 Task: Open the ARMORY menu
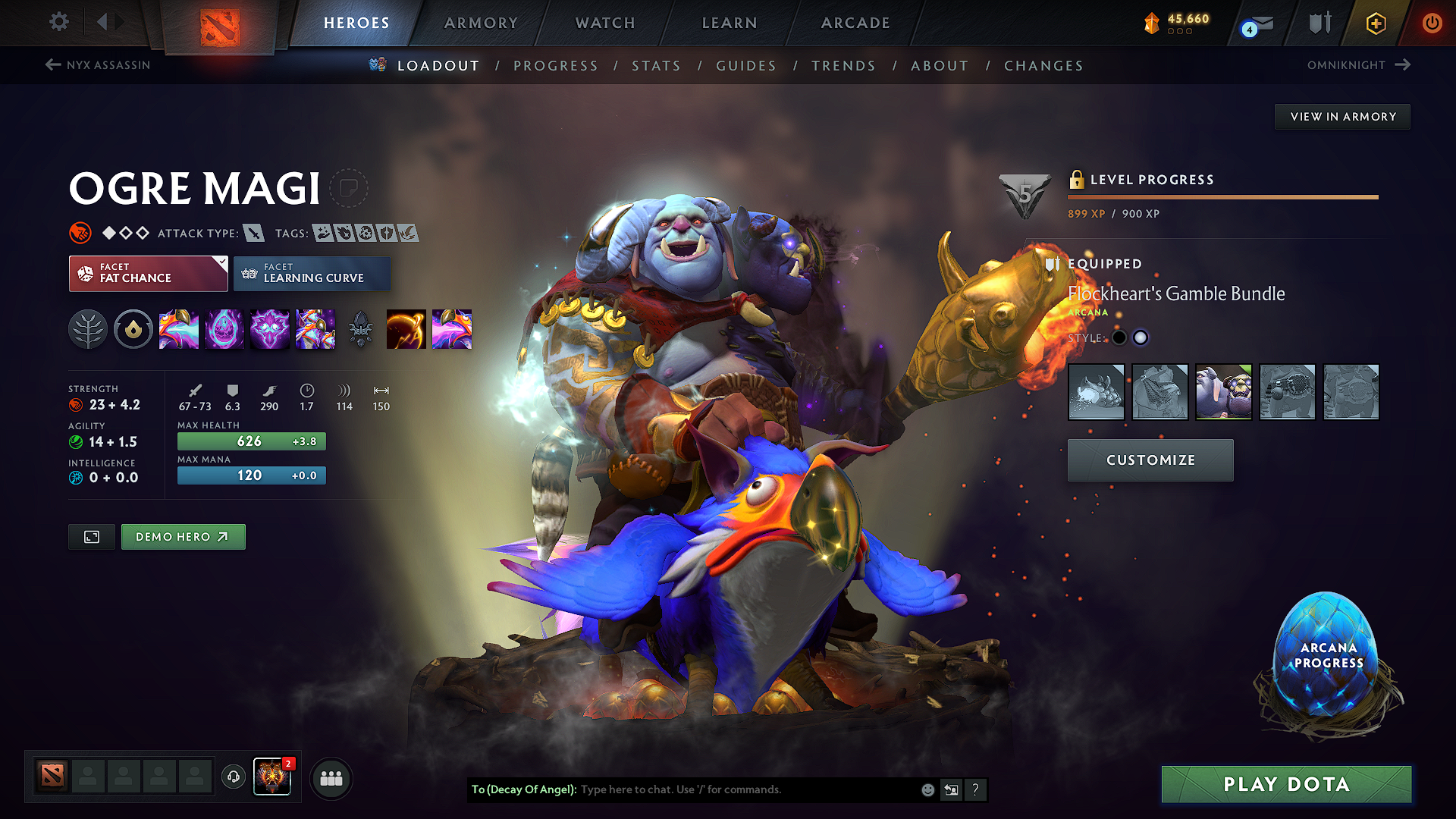[x=480, y=23]
